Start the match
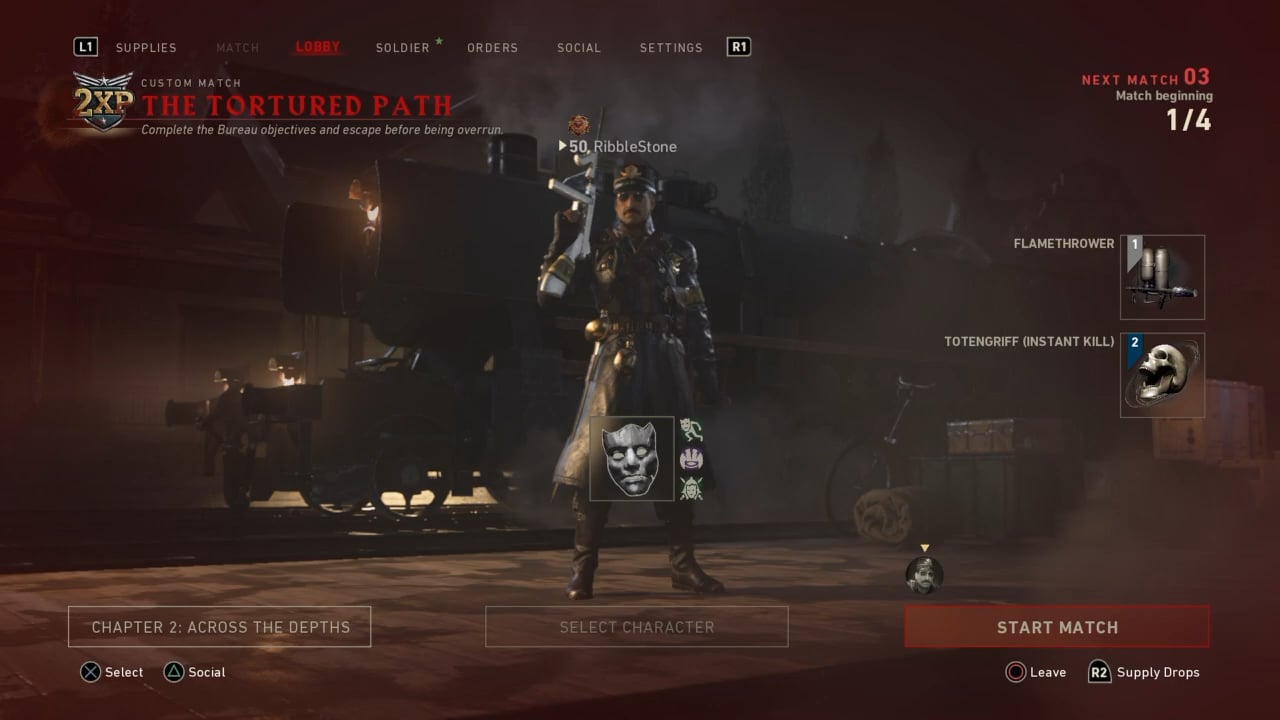The height and width of the screenshot is (720, 1280). [1057, 627]
